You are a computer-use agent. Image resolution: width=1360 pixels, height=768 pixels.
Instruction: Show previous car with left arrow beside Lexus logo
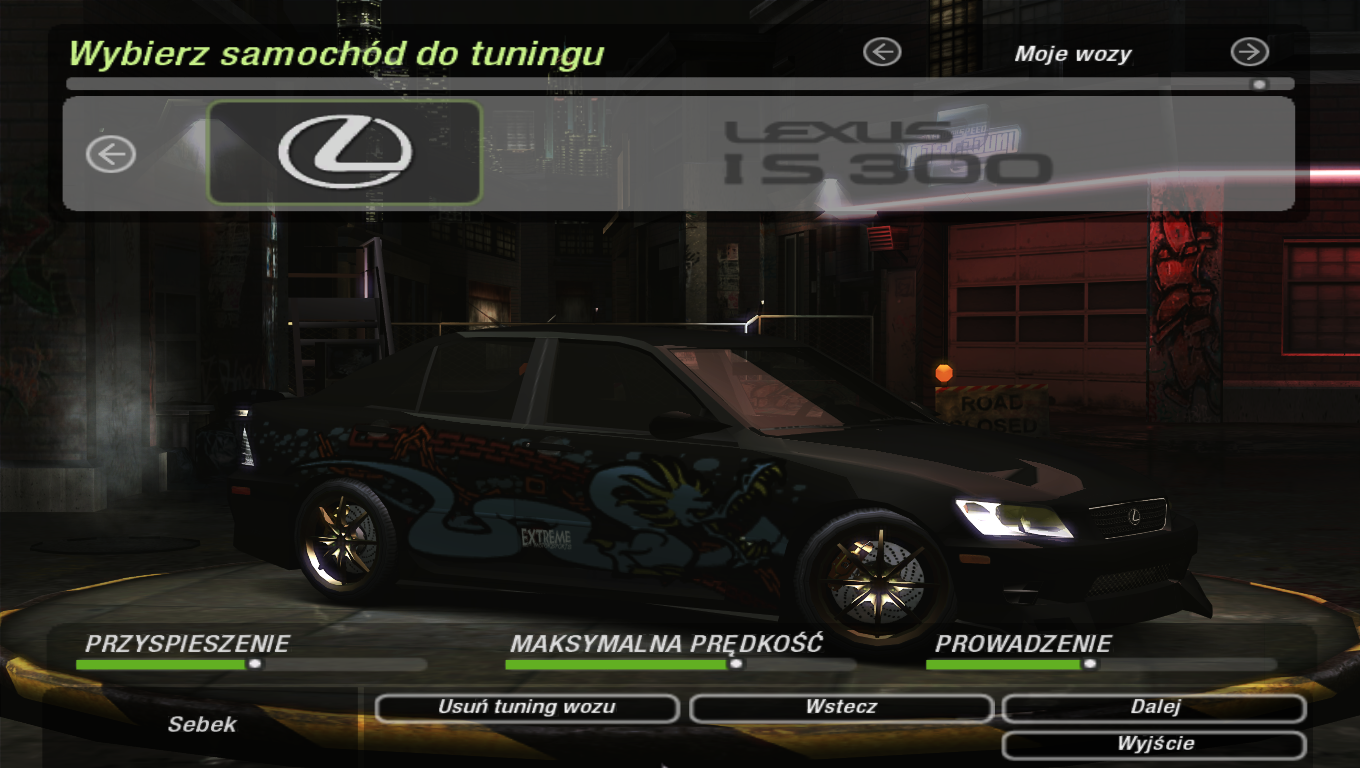tap(111, 154)
